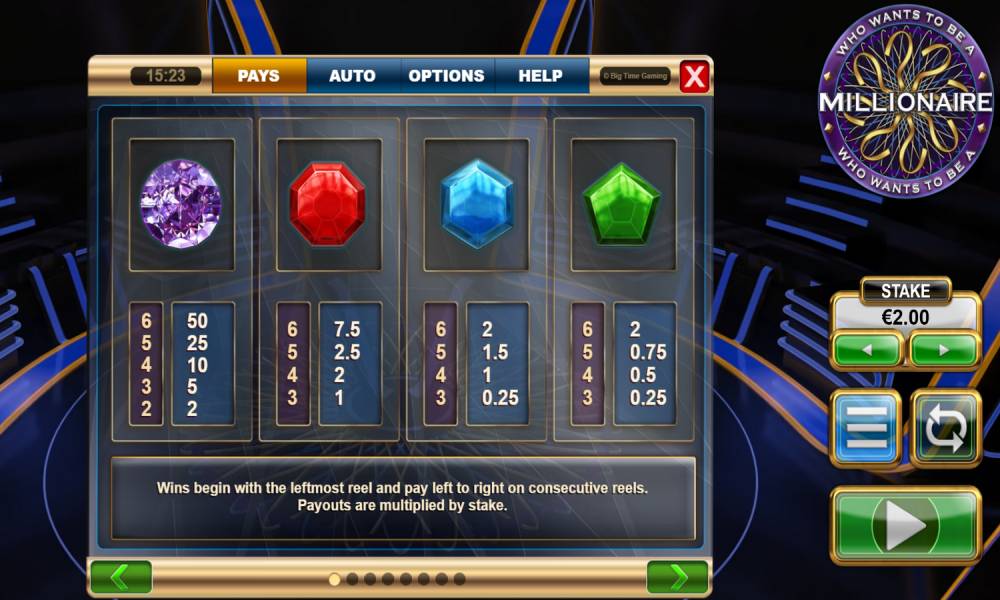The width and height of the screenshot is (1000, 600).
Task: Increase the stake with right arrow
Action: pyautogui.click(x=943, y=350)
